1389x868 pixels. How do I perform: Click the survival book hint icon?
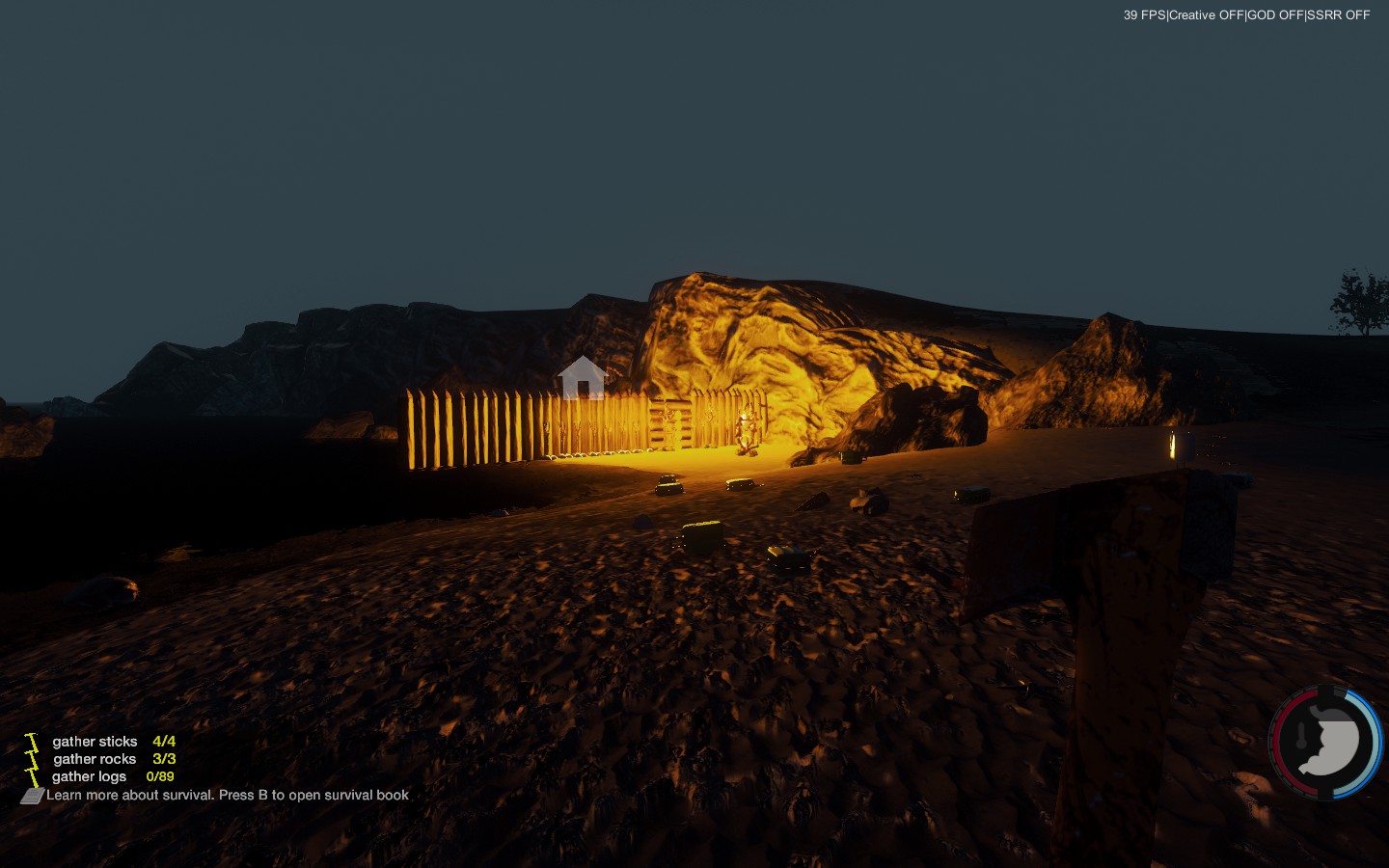pos(33,796)
